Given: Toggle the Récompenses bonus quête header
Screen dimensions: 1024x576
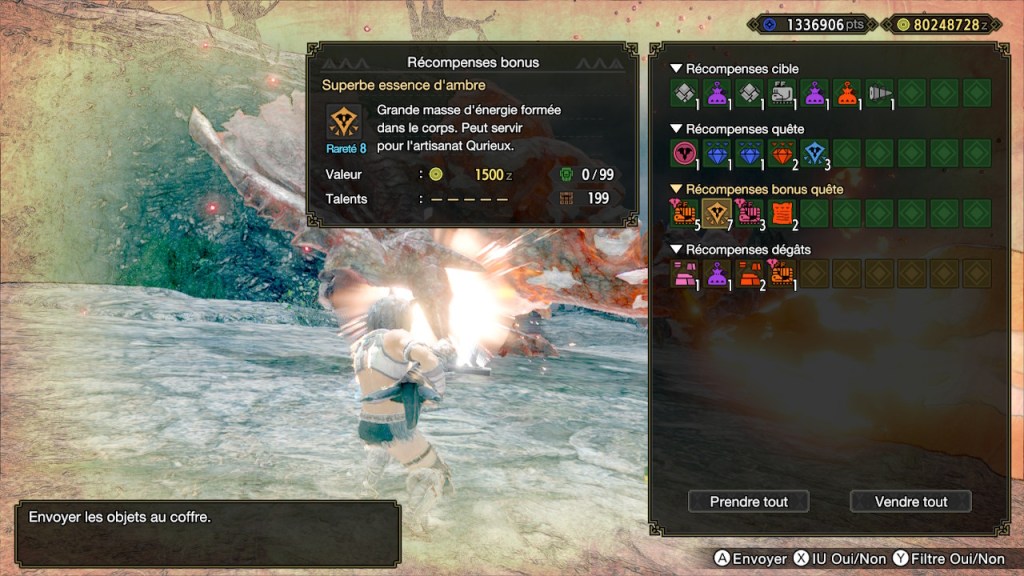Looking at the screenshot, I should [x=757, y=189].
